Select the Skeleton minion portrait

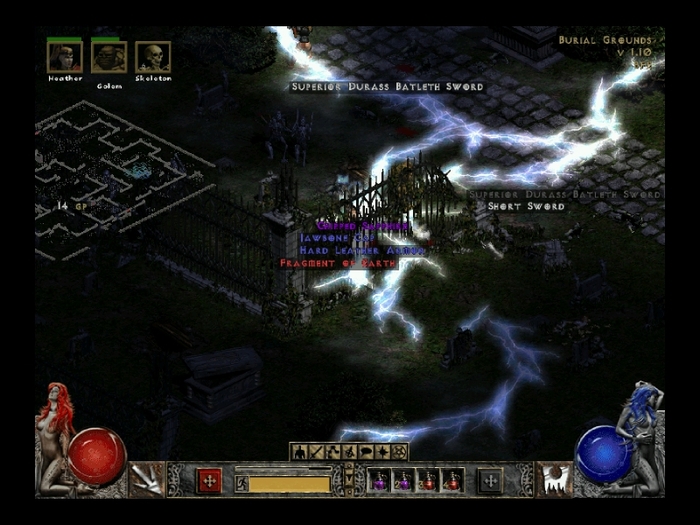click(152, 57)
